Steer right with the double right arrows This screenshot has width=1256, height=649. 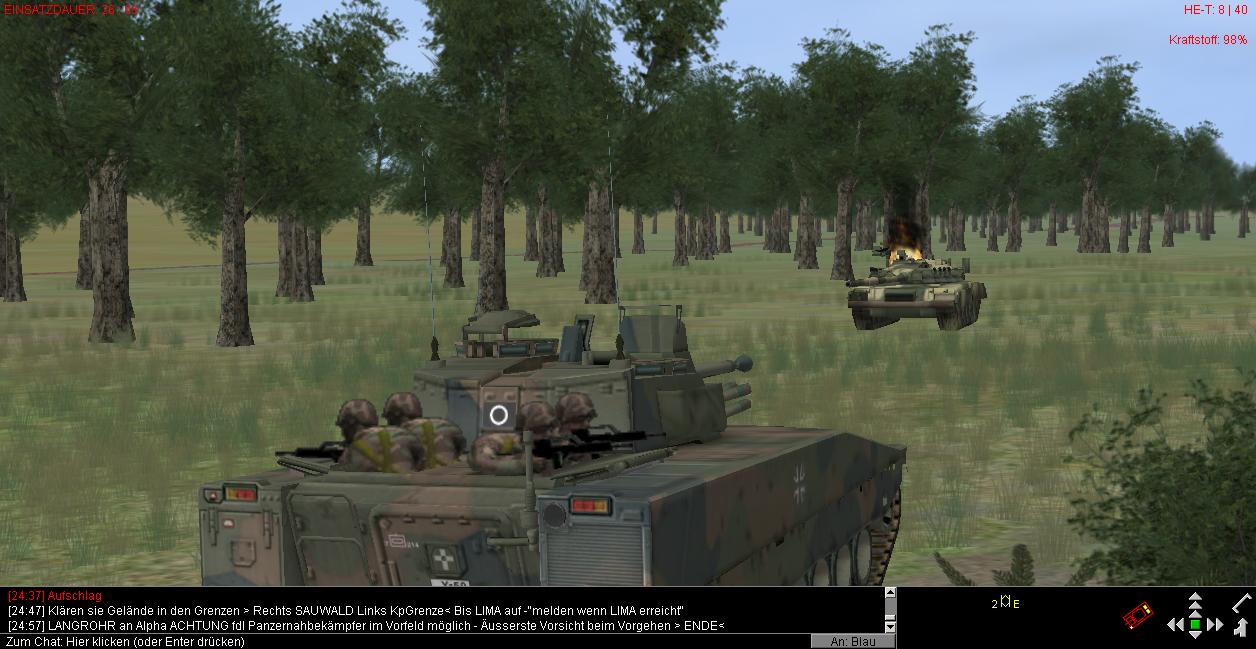tap(1215, 625)
